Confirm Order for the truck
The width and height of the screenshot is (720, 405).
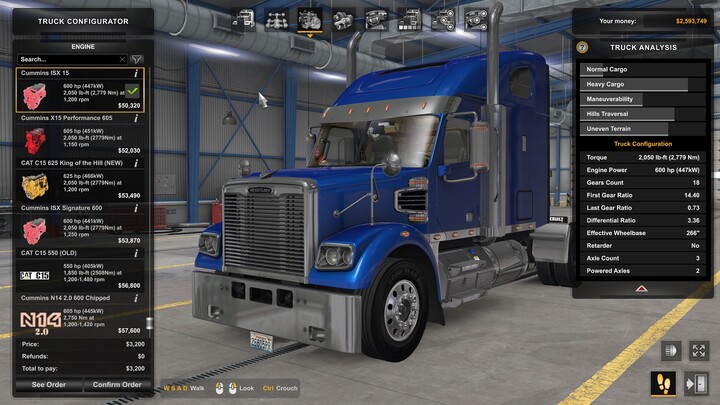point(116,384)
